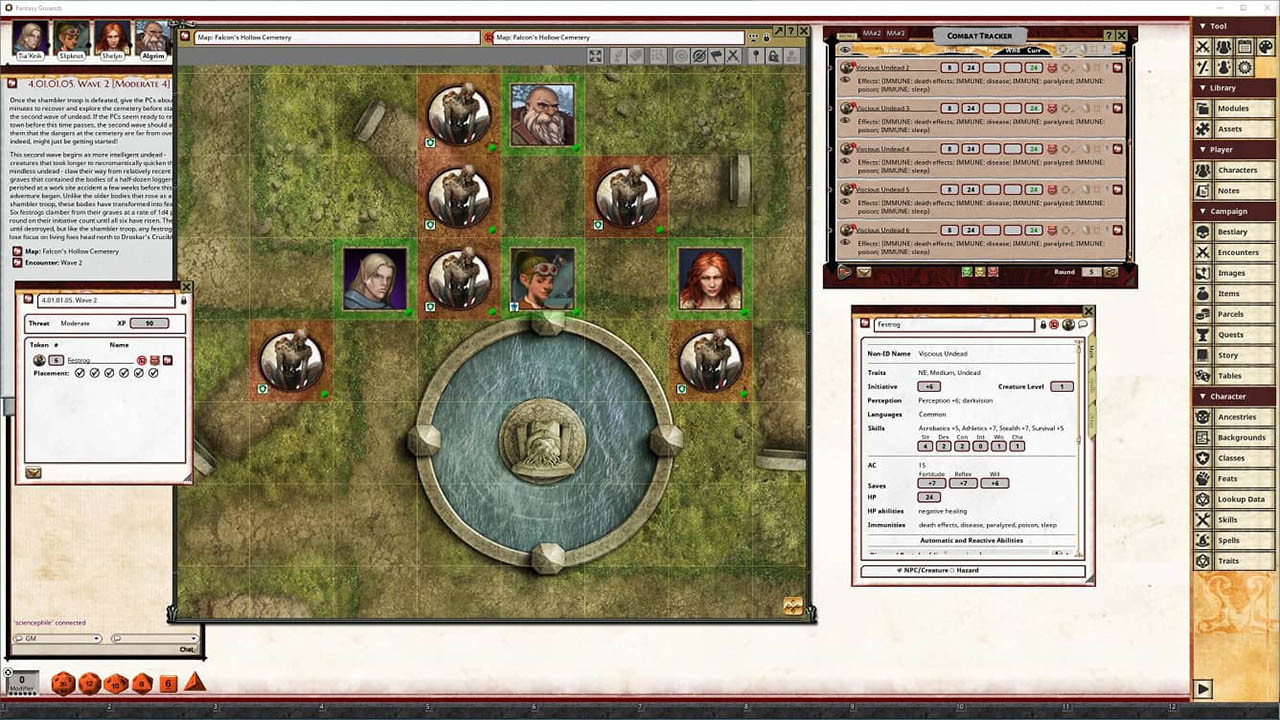
Task: Roll the orange d4 triangle die
Action: (x=195, y=683)
